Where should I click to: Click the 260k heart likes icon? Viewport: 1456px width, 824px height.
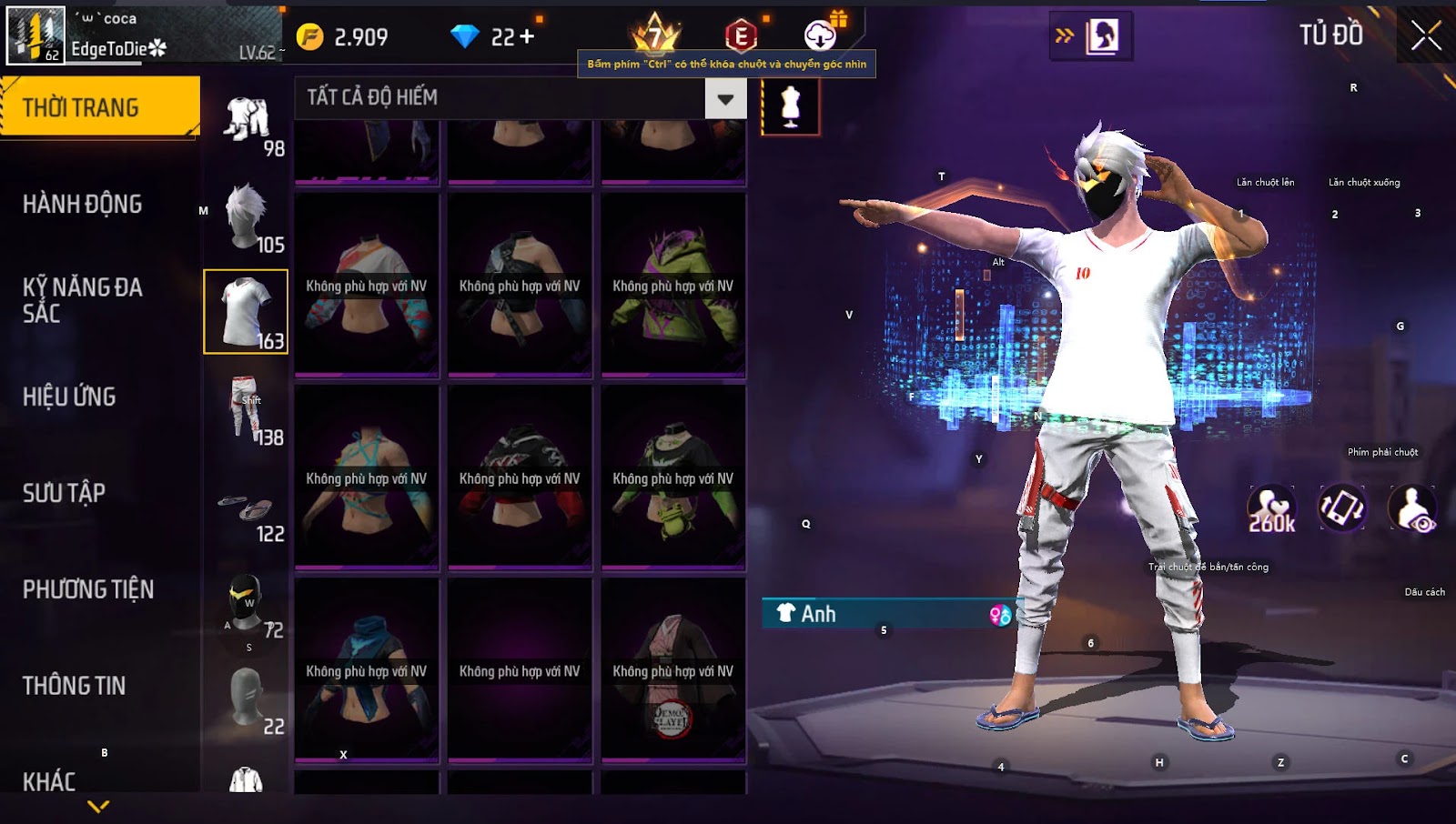(1271, 509)
